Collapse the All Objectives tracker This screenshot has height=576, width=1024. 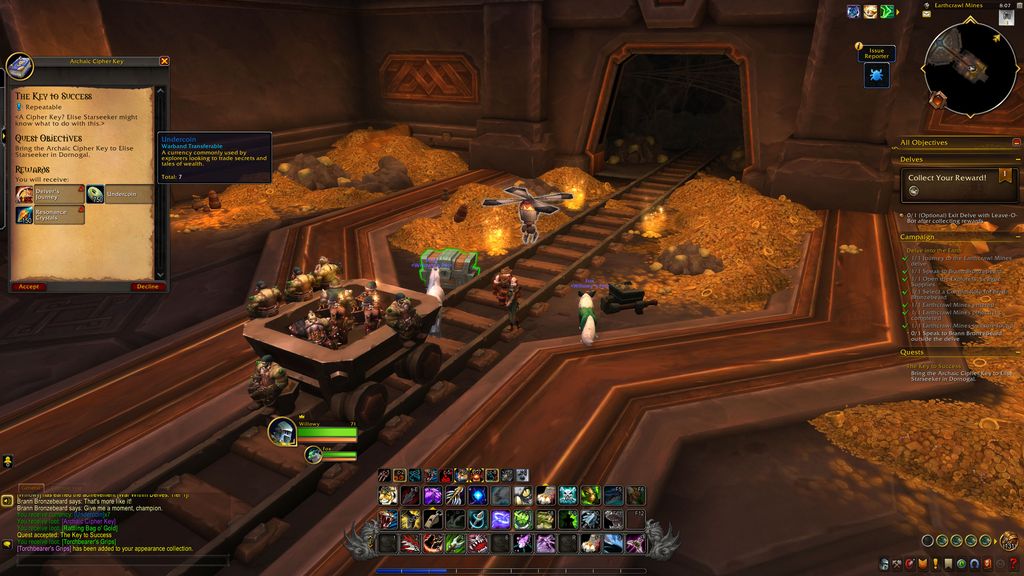(x=1017, y=142)
